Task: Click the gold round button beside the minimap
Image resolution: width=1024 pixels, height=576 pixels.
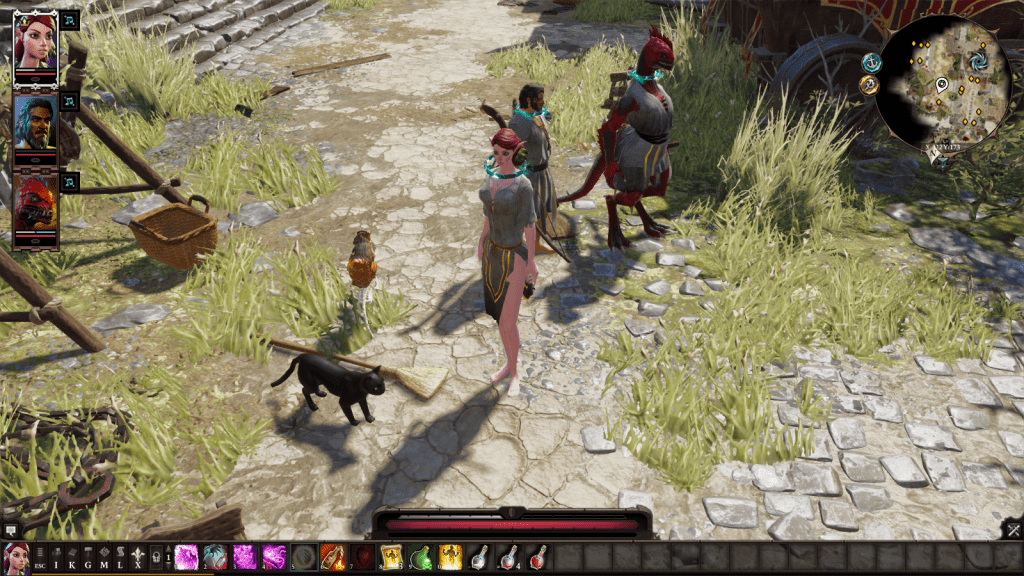Action: [x=868, y=86]
